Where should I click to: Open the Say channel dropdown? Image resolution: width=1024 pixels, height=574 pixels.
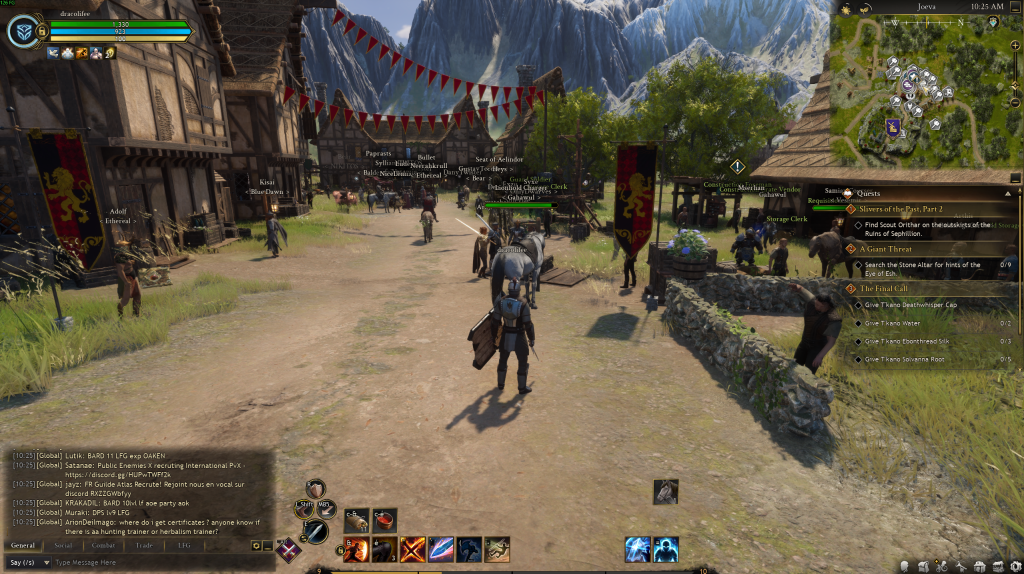click(x=26, y=563)
